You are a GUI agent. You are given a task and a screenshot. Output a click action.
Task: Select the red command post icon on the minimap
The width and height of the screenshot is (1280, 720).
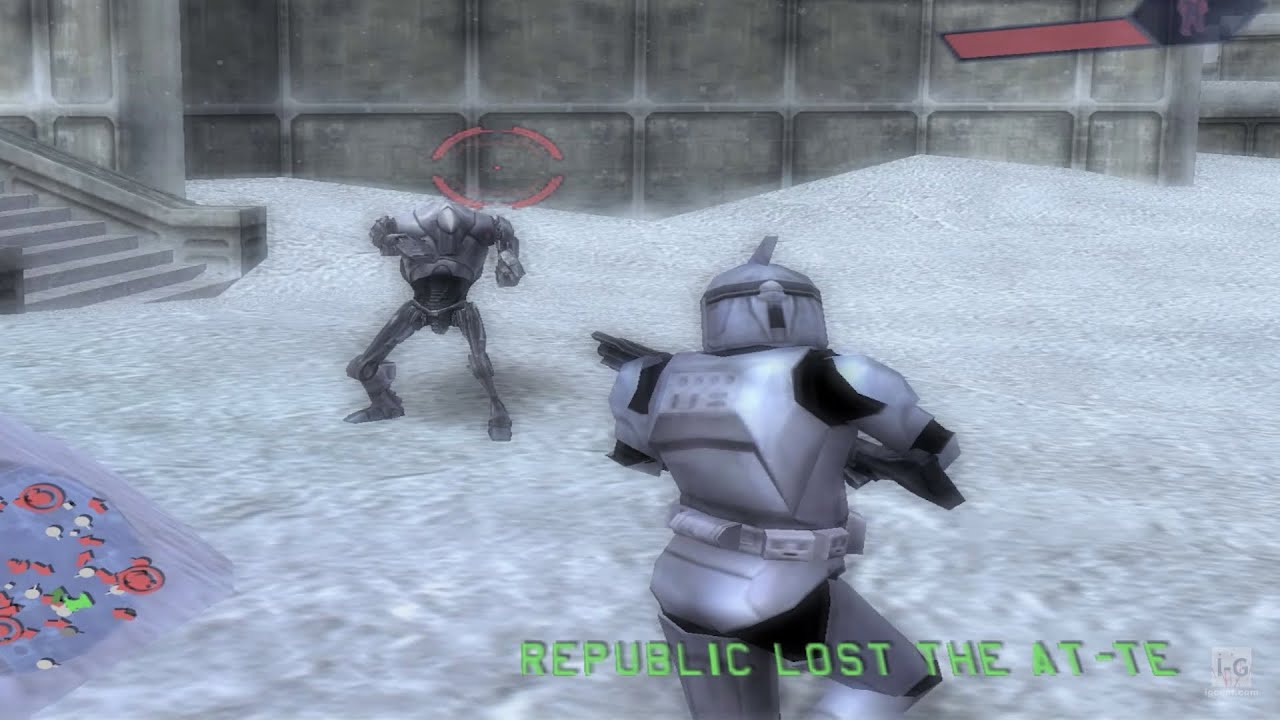pos(40,496)
